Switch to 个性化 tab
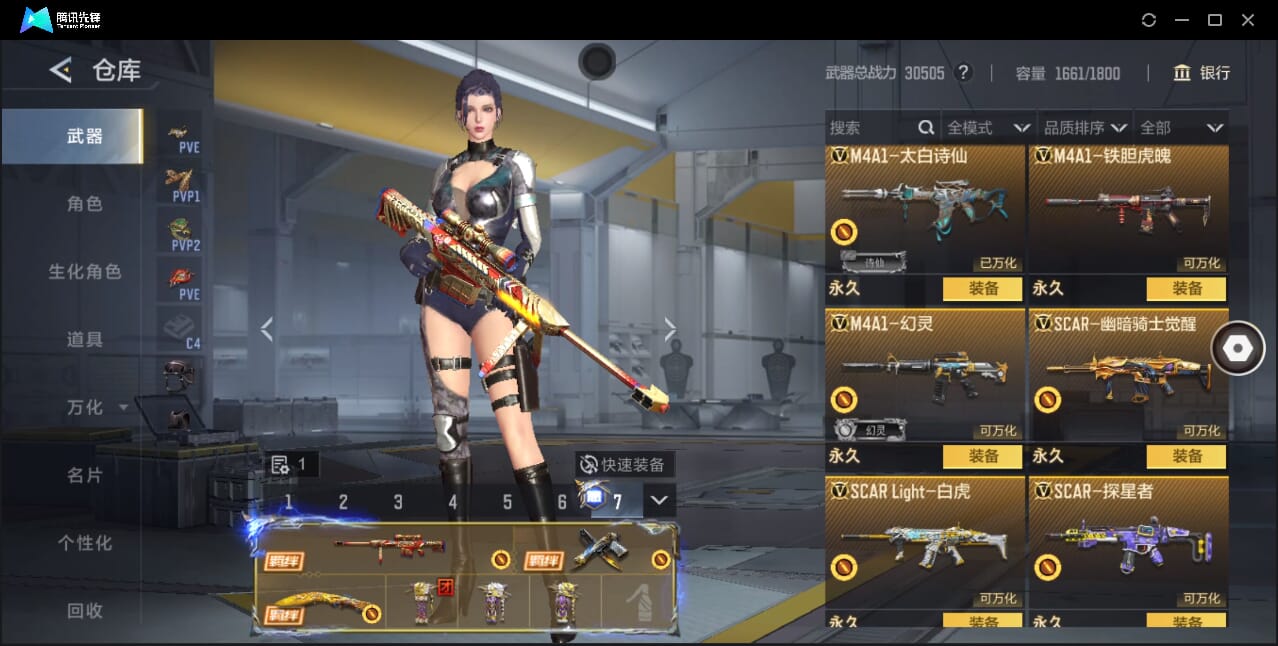Viewport: 1278px width, 646px height. (x=85, y=543)
